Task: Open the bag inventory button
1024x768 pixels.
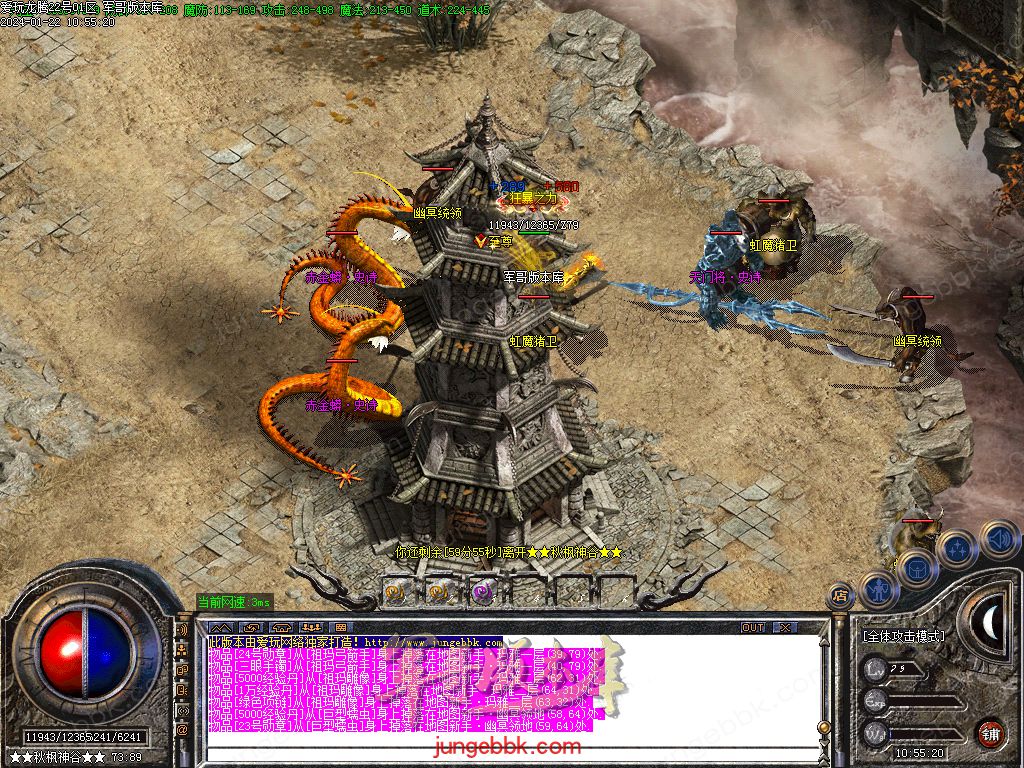Action: point(916,569)
